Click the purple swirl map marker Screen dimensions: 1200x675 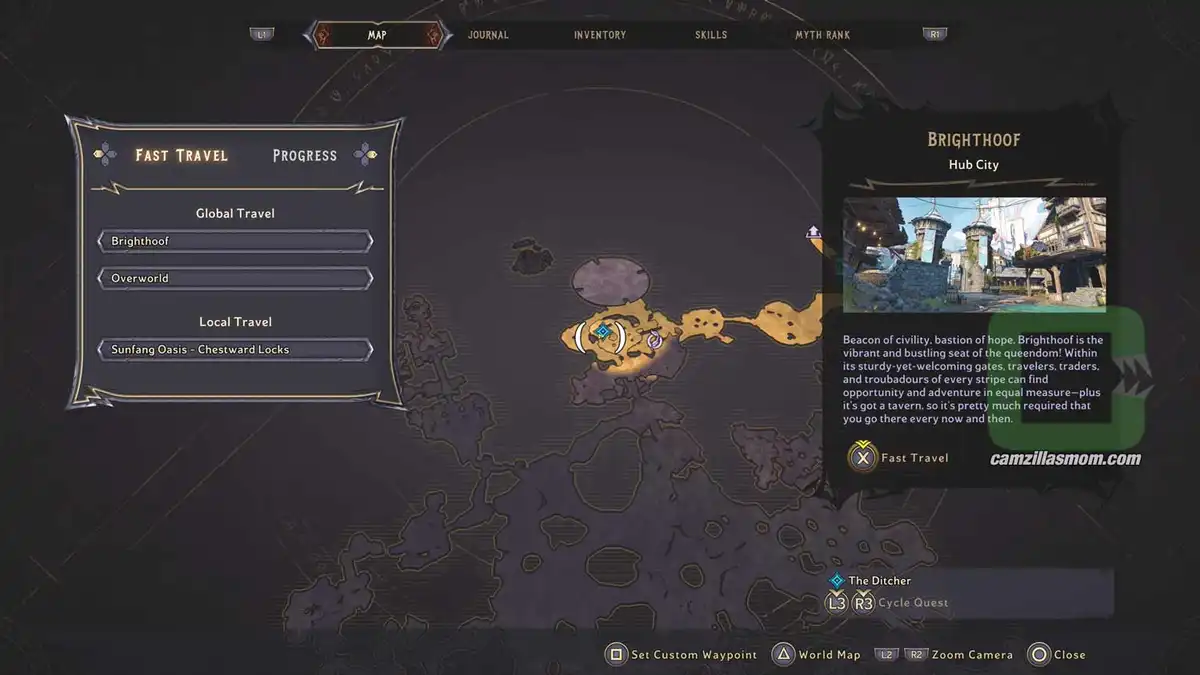point(654,340)
